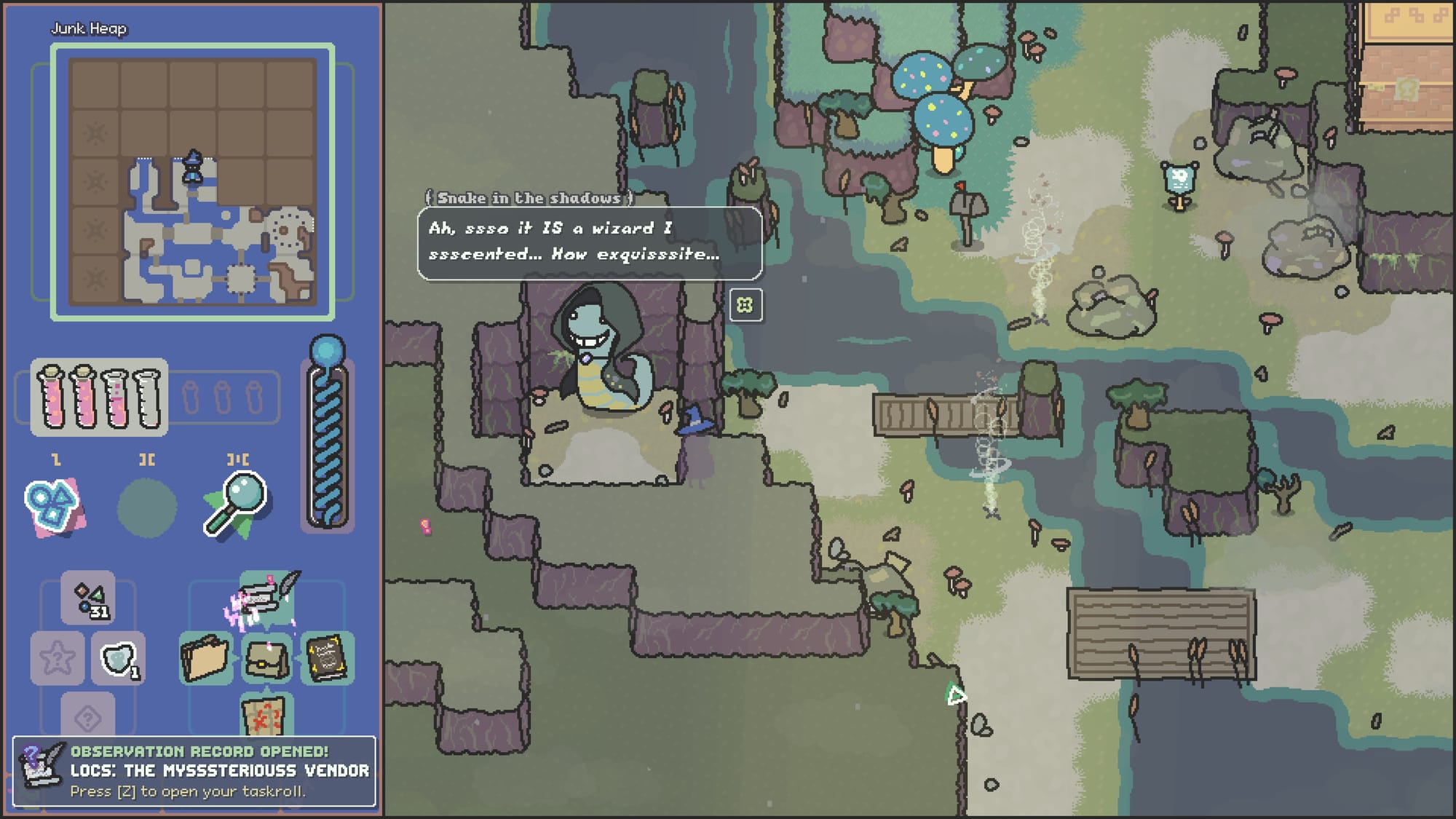Open the treasure map icon
Viewport: 1456px width, 819px height.
(266, 715)
